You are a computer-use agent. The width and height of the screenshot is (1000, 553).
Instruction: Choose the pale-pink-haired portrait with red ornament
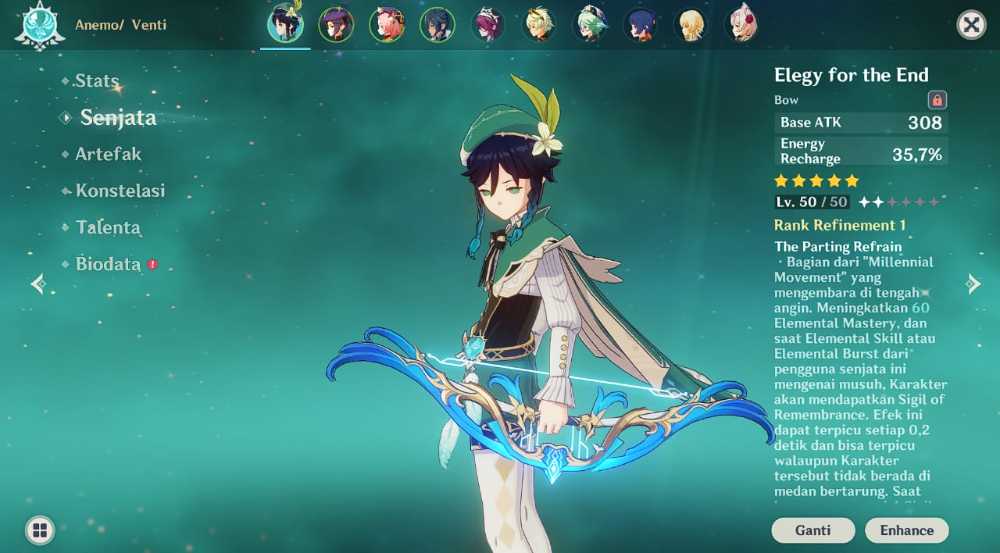(742, 25)
